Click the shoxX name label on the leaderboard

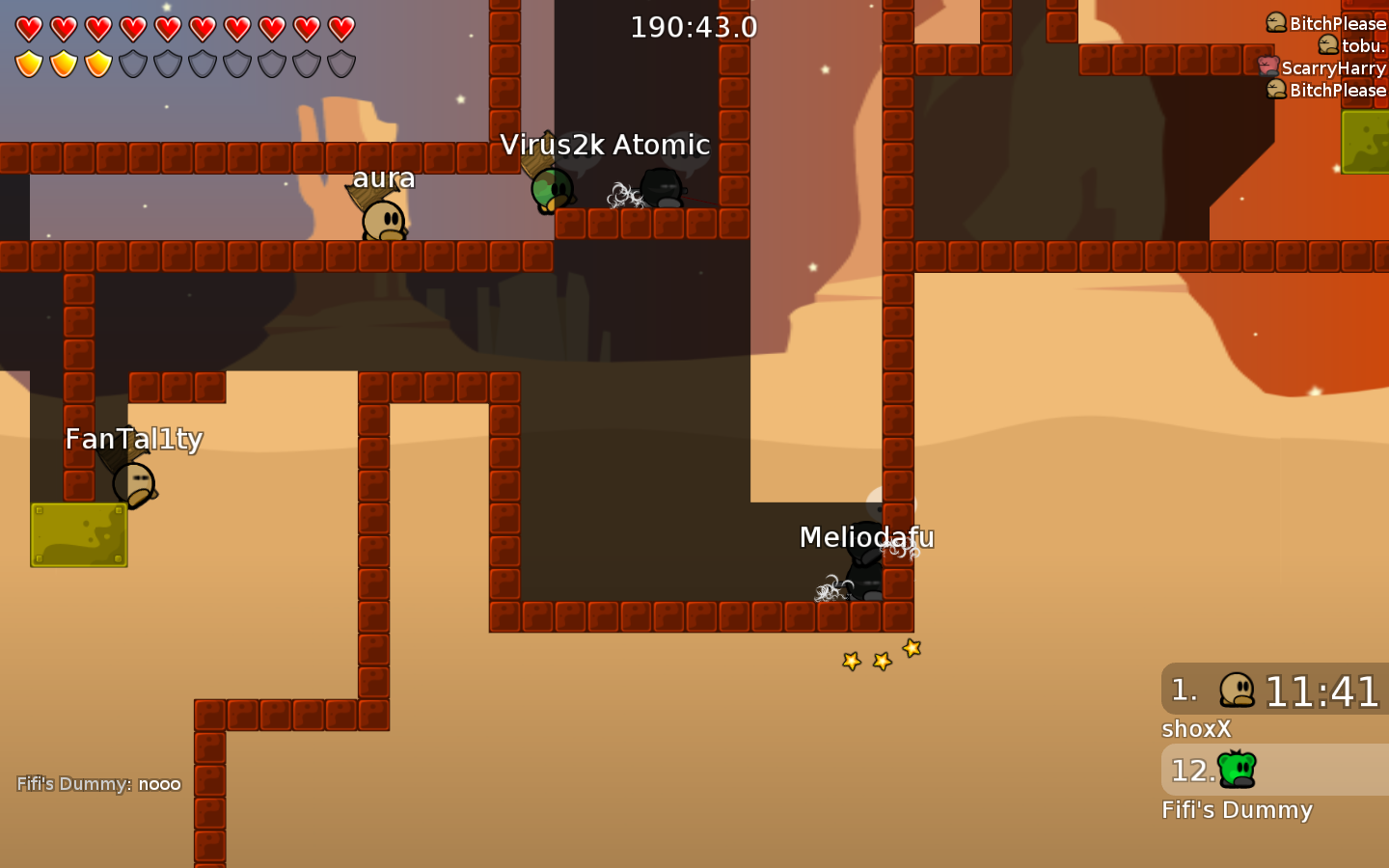(x=1195, y=729)
